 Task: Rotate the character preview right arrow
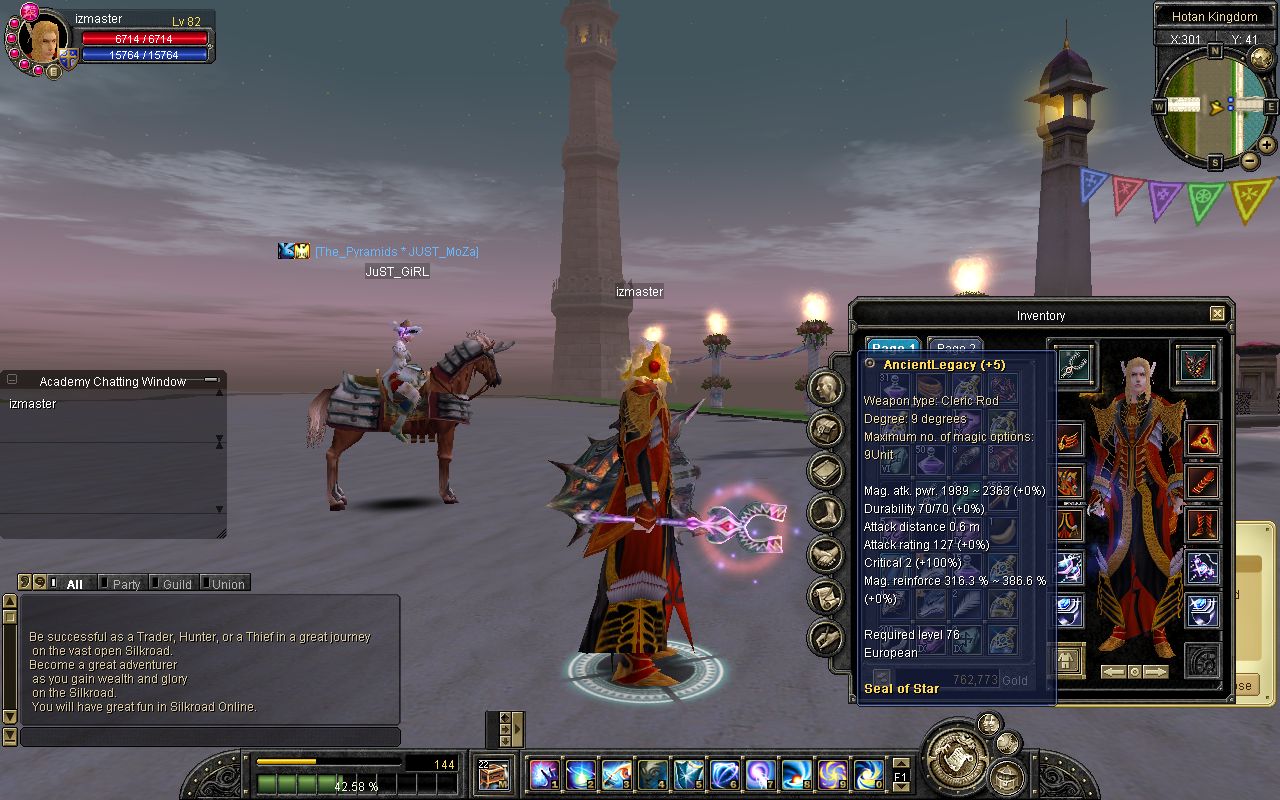tap(1155, 672)
